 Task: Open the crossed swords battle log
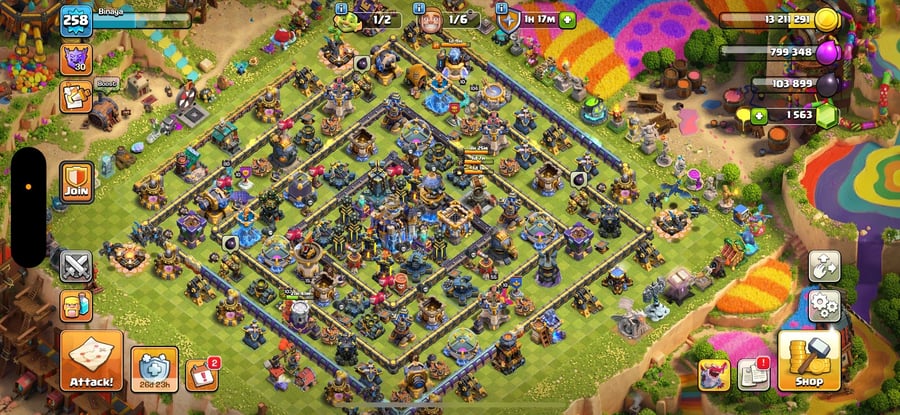point(76,265)
